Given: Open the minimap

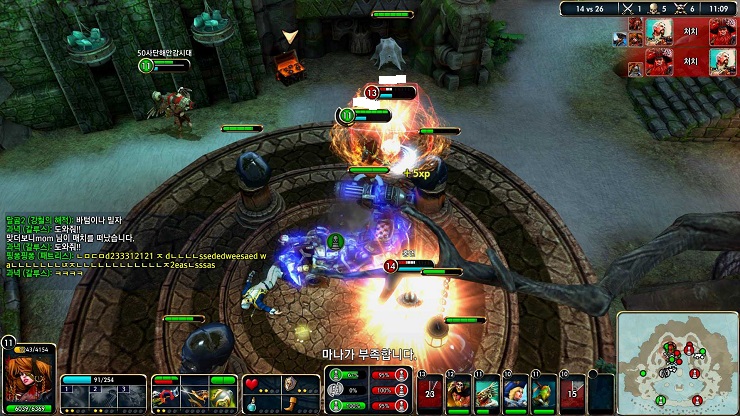Looking at the screenshot, I should pyautogui.click(x=677, y=362).
